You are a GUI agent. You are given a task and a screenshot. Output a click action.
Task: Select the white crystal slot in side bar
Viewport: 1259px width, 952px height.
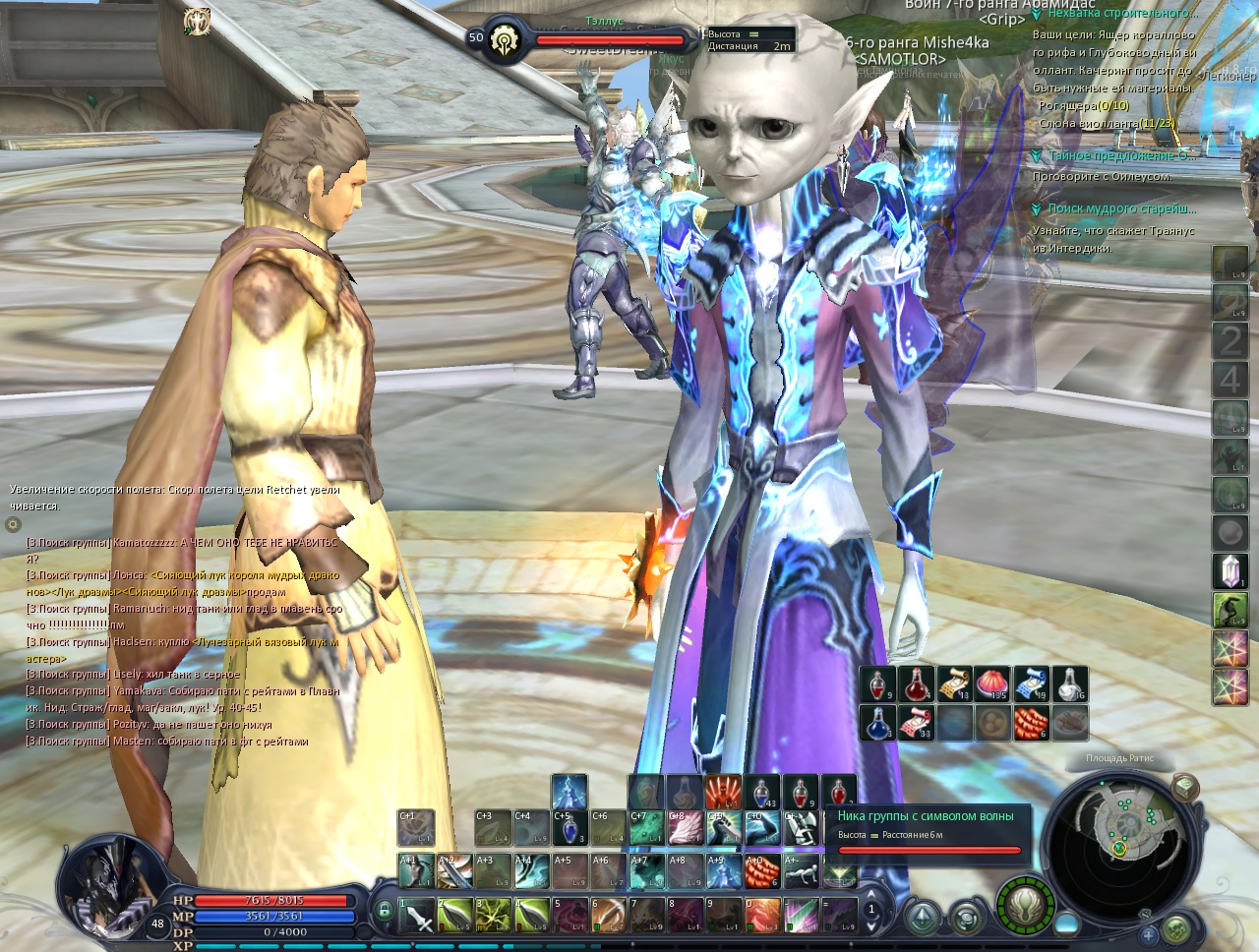click(1229, 571)
